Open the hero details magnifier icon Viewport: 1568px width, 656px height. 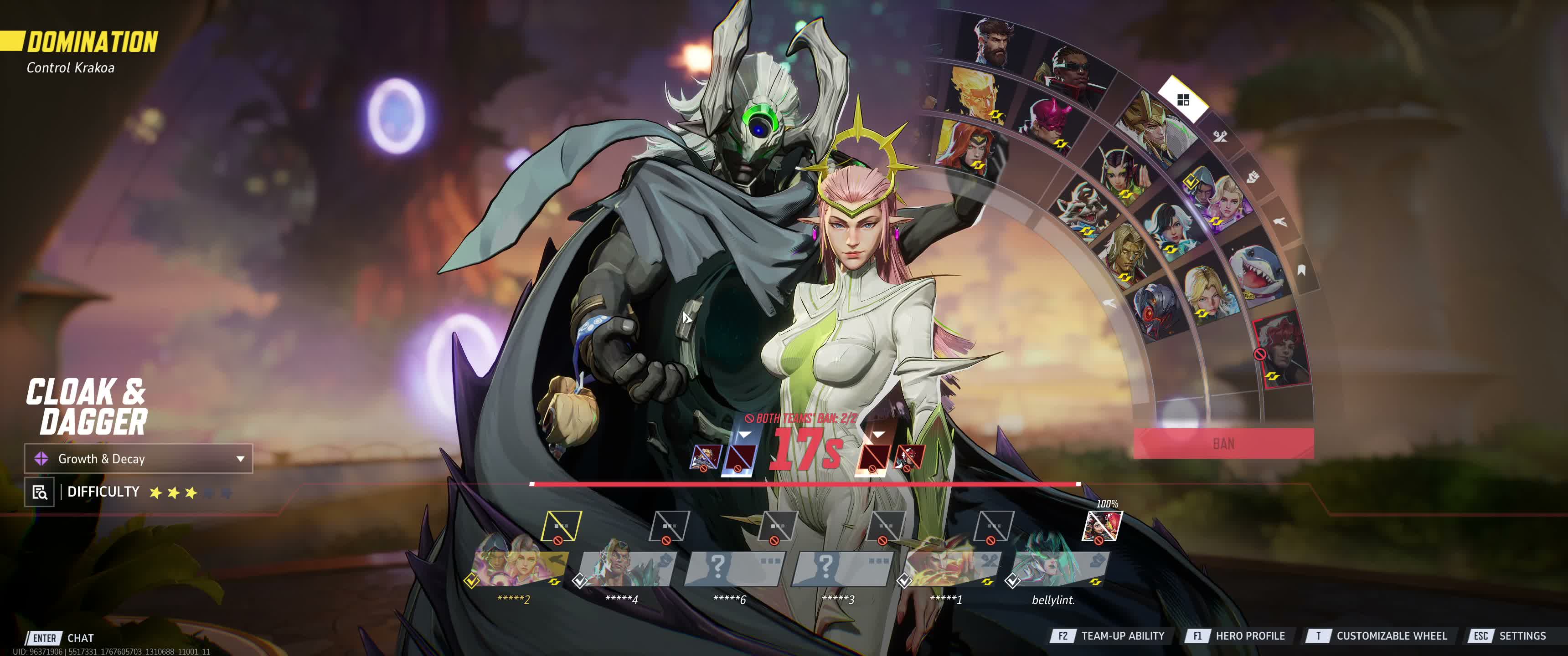[x=40, y=492]
